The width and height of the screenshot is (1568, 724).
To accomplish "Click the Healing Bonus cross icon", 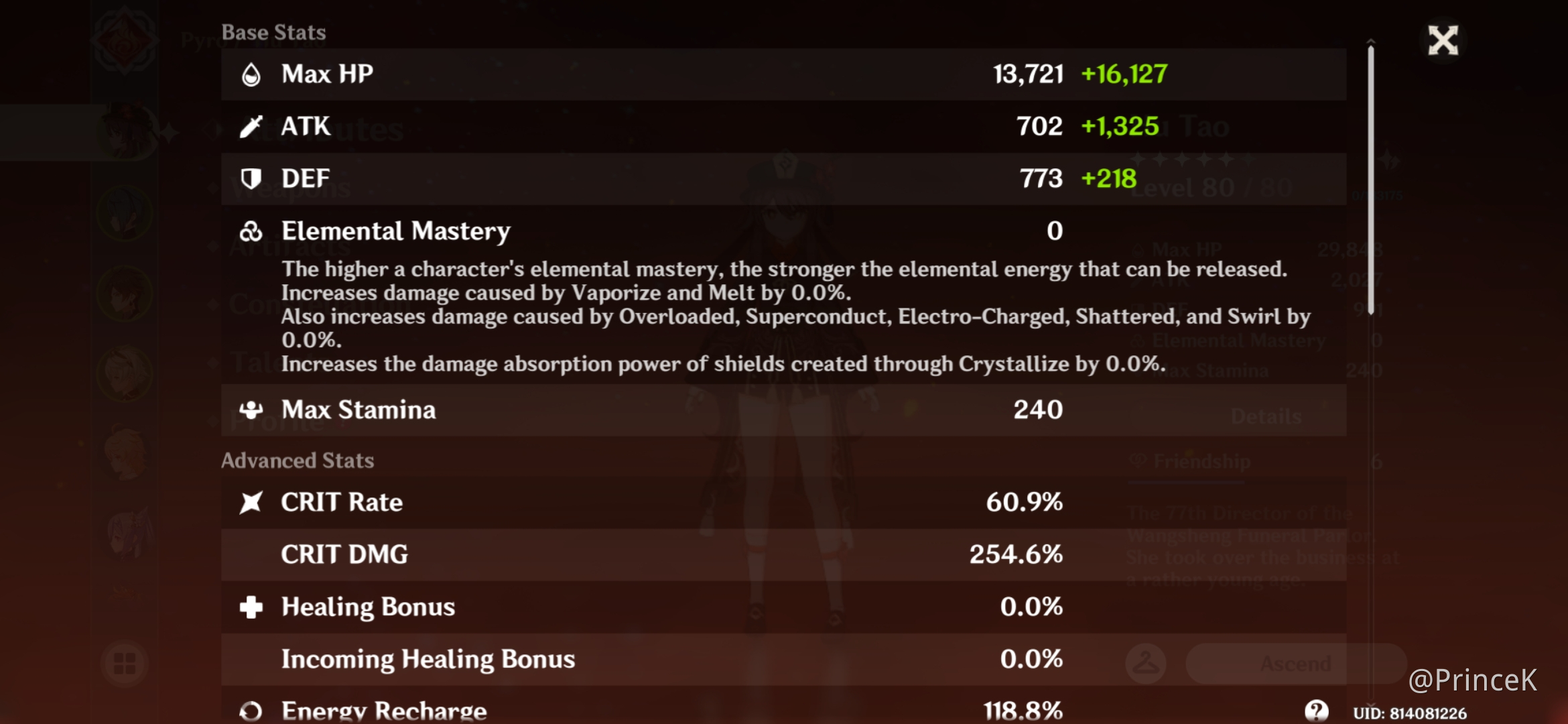I will (251, 607).
